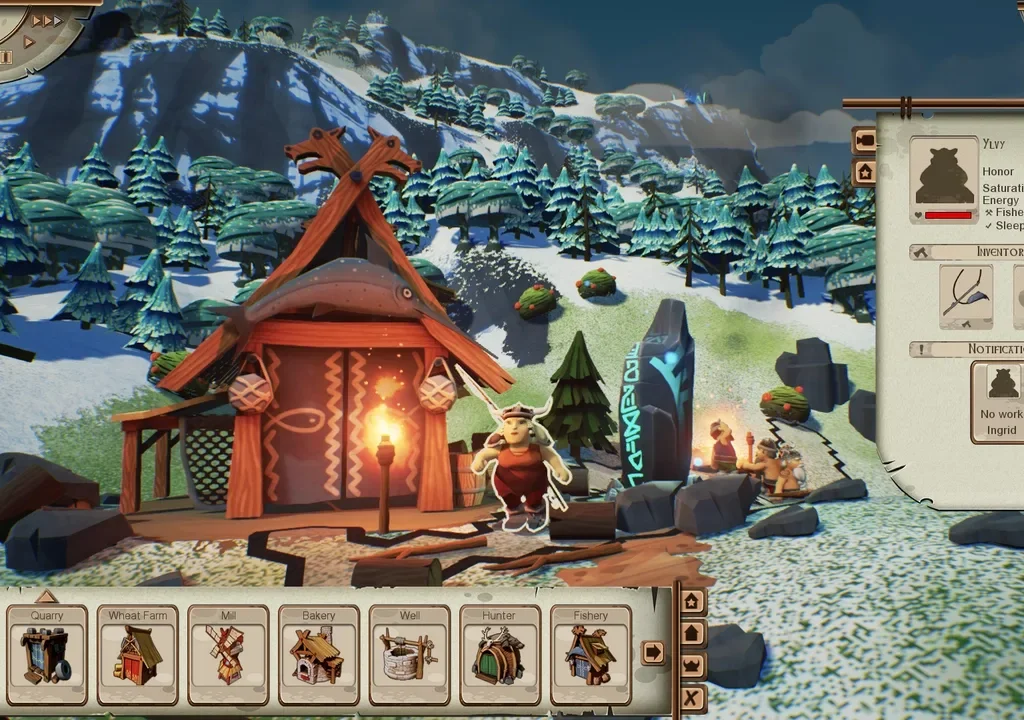Open the No work notification for Ingrid
Screen dimensions: 1024x720
[x=999, y=401]
